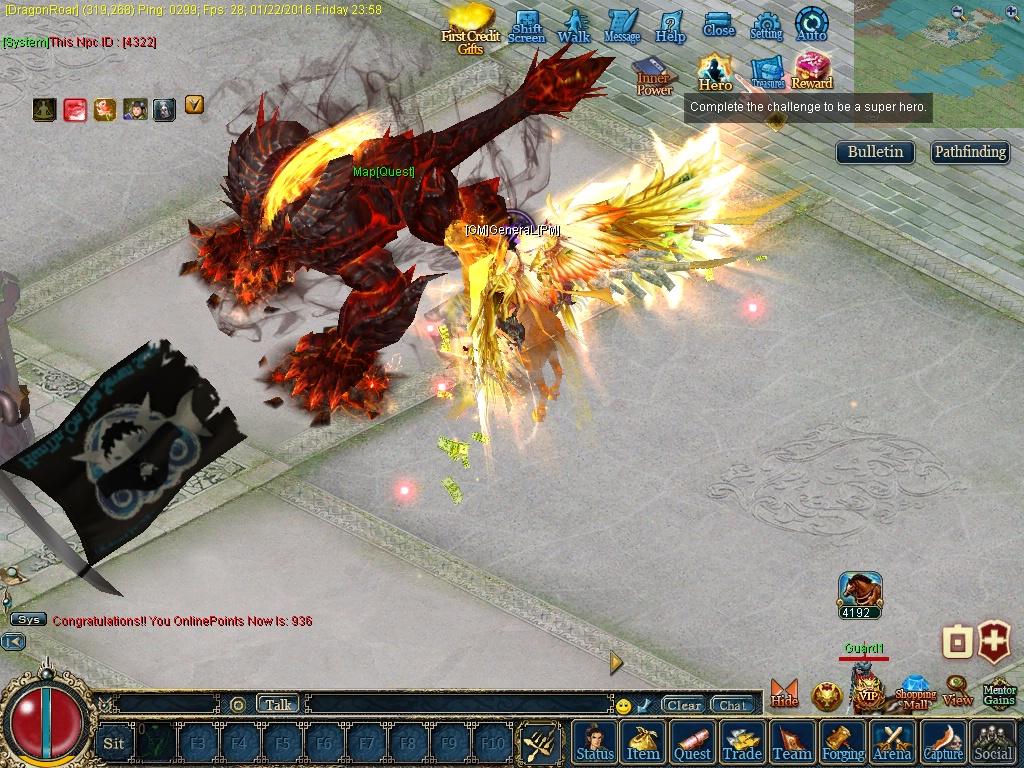Open the Setting gear menu

click(x=766, y=26)
